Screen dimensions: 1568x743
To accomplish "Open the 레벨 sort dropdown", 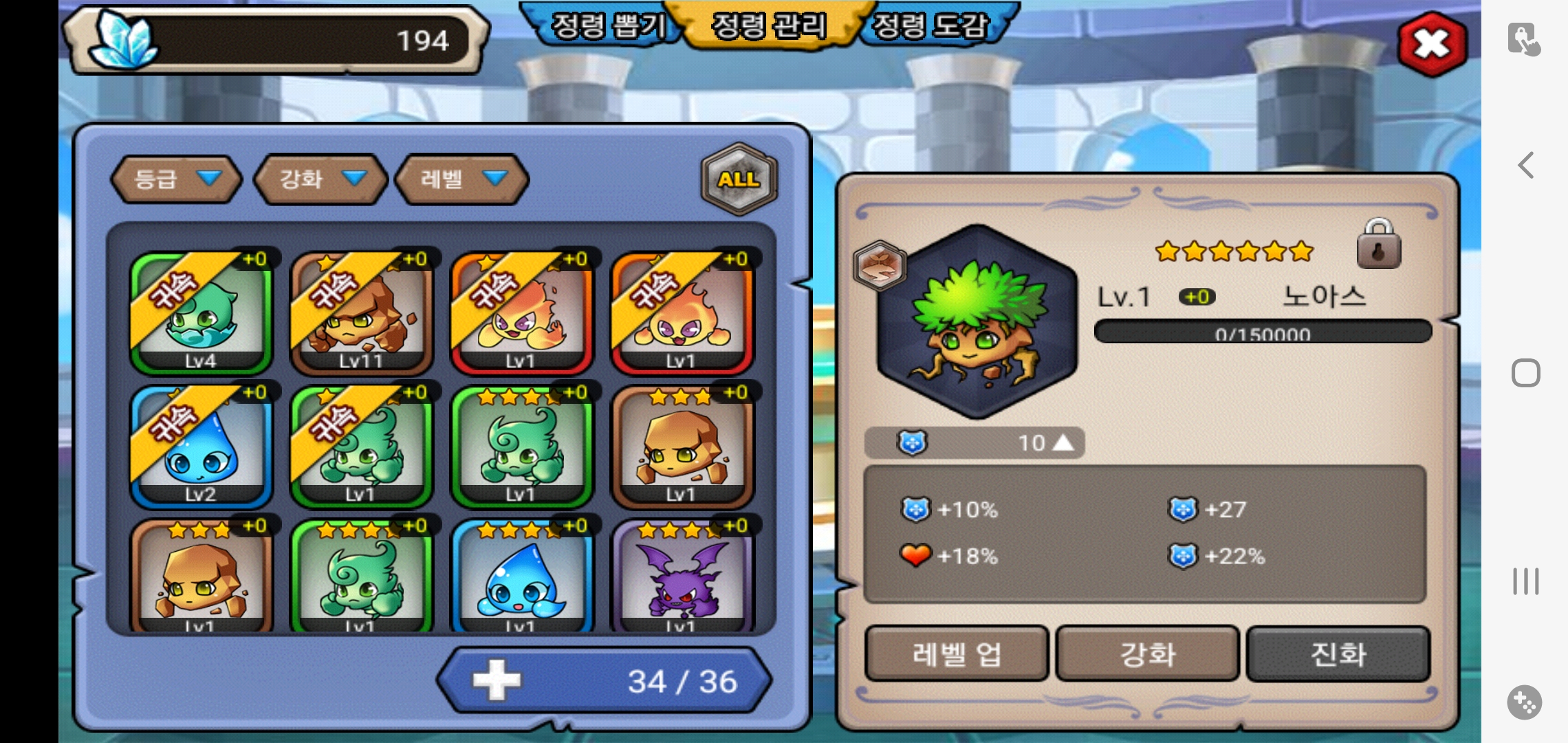I will (462, 180).
